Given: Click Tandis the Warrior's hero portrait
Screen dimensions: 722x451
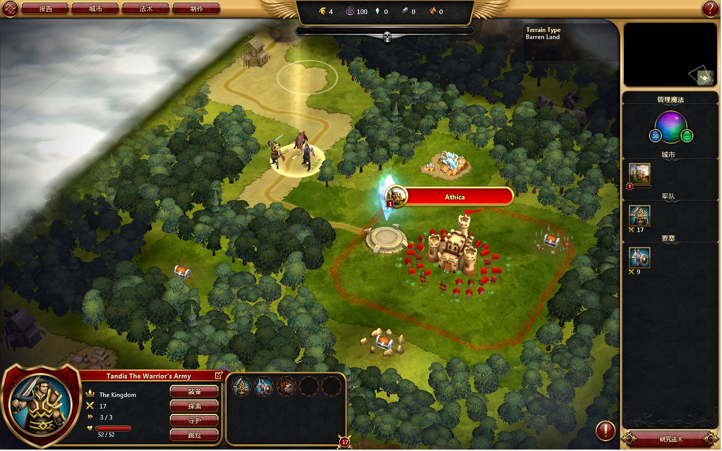Looking at the screenshot, I should coord(40,407).
